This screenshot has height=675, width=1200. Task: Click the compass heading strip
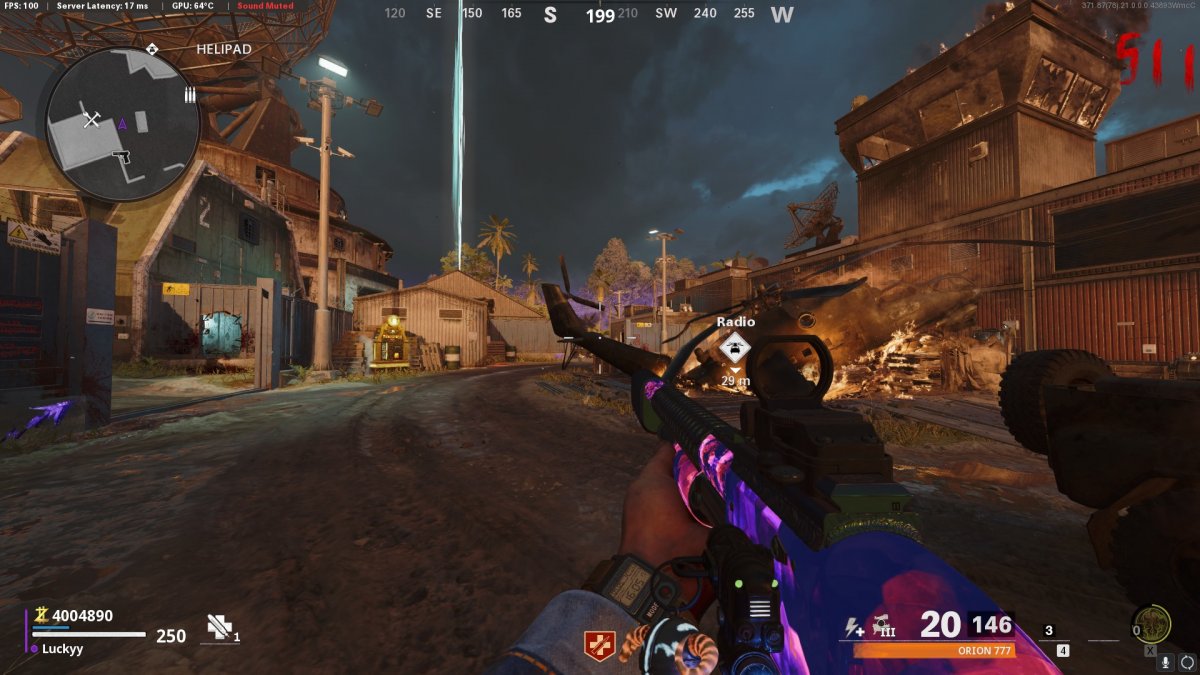point(590,14)
